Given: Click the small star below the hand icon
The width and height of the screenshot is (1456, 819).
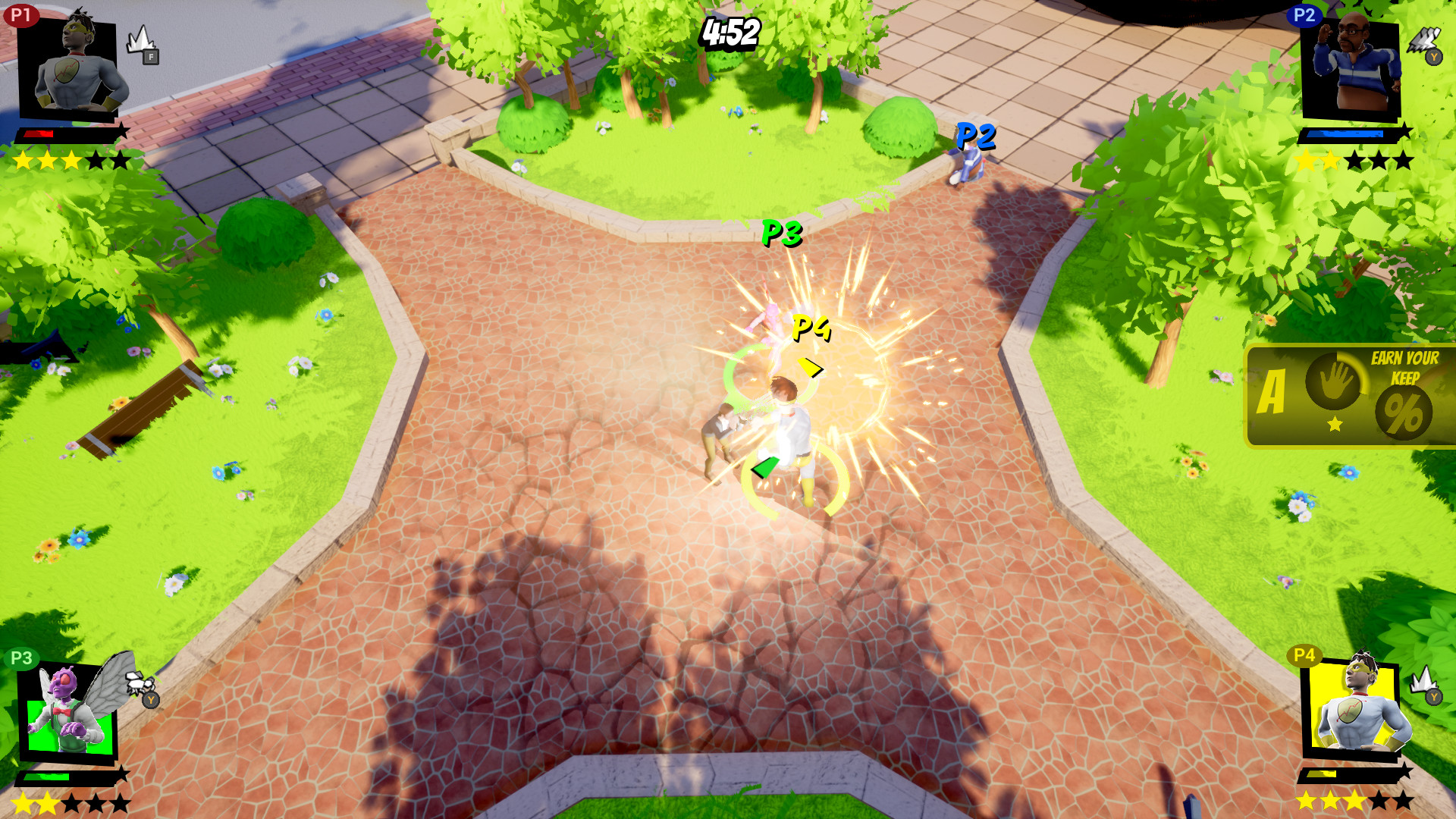Looking at the screenshot, I should click(x=1333, y=425).
